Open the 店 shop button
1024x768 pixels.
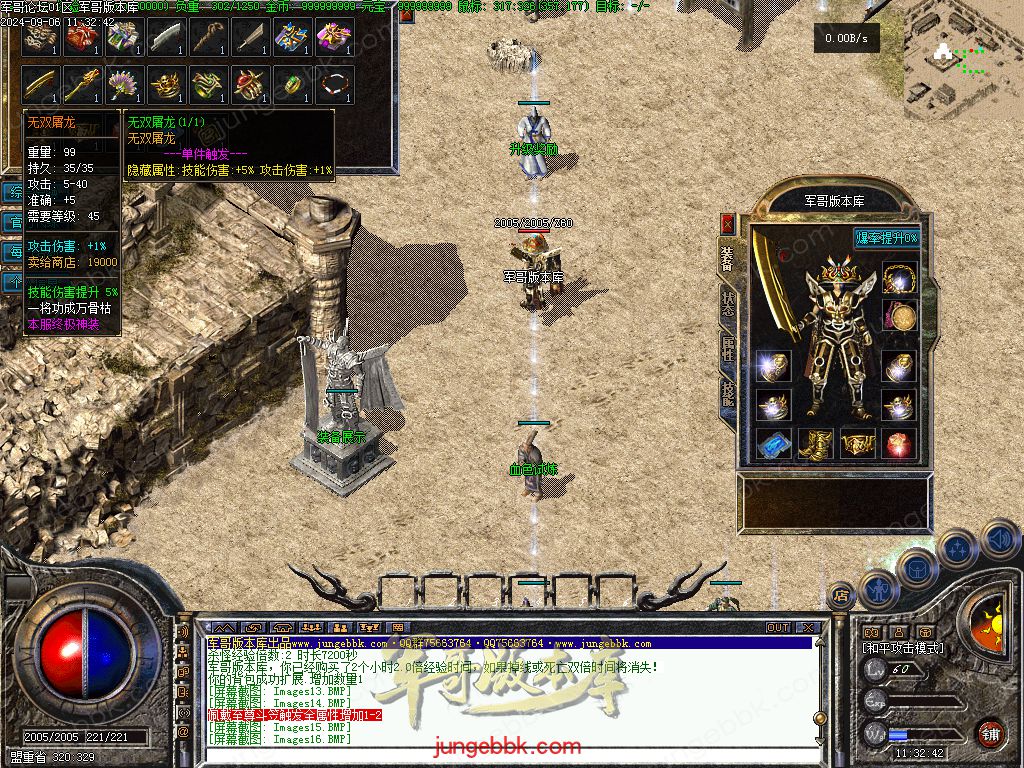point(841,593)
